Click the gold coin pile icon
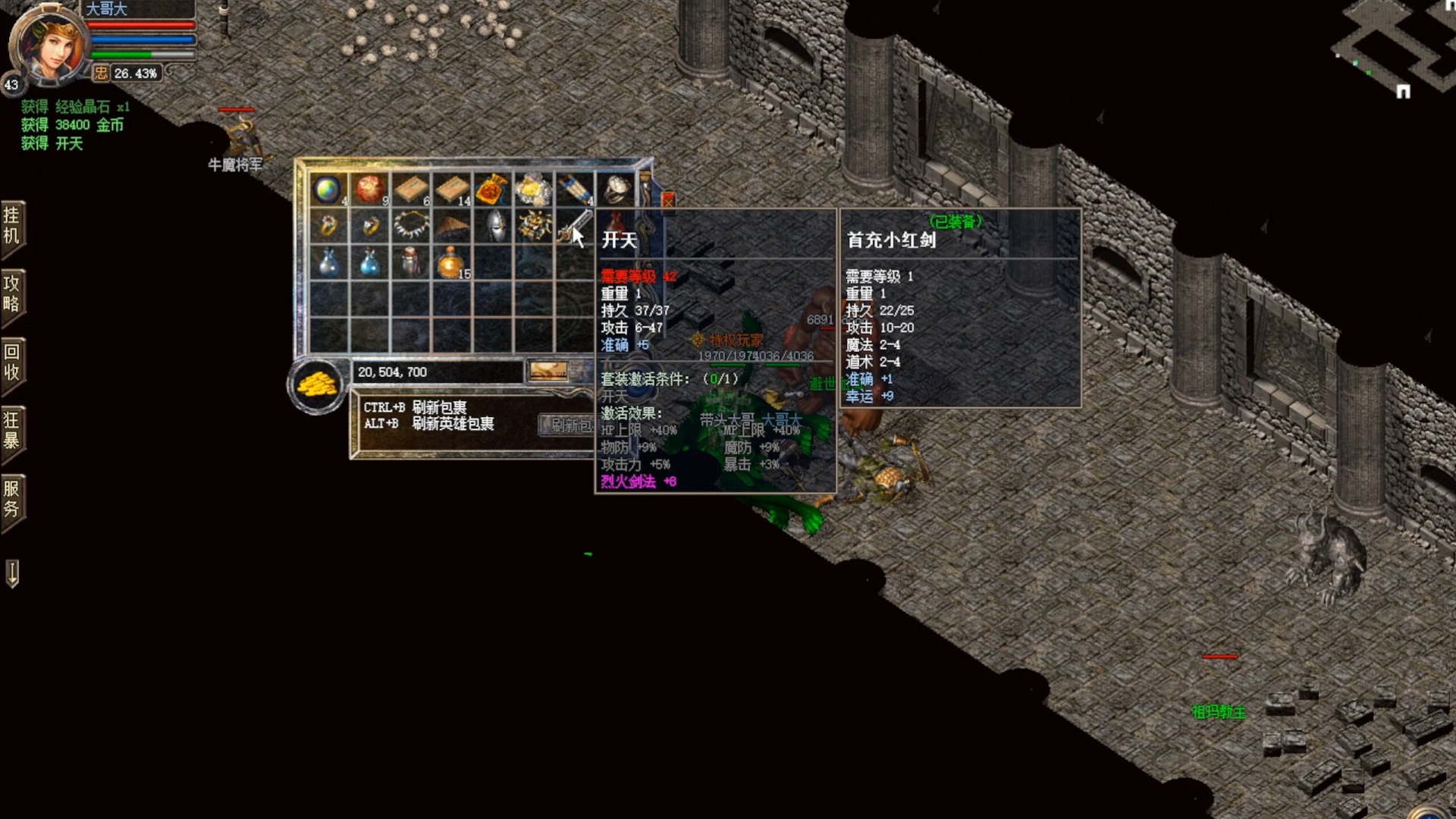Image resolution: width=1456 pixels, height=819 pixels. [317, 385]
